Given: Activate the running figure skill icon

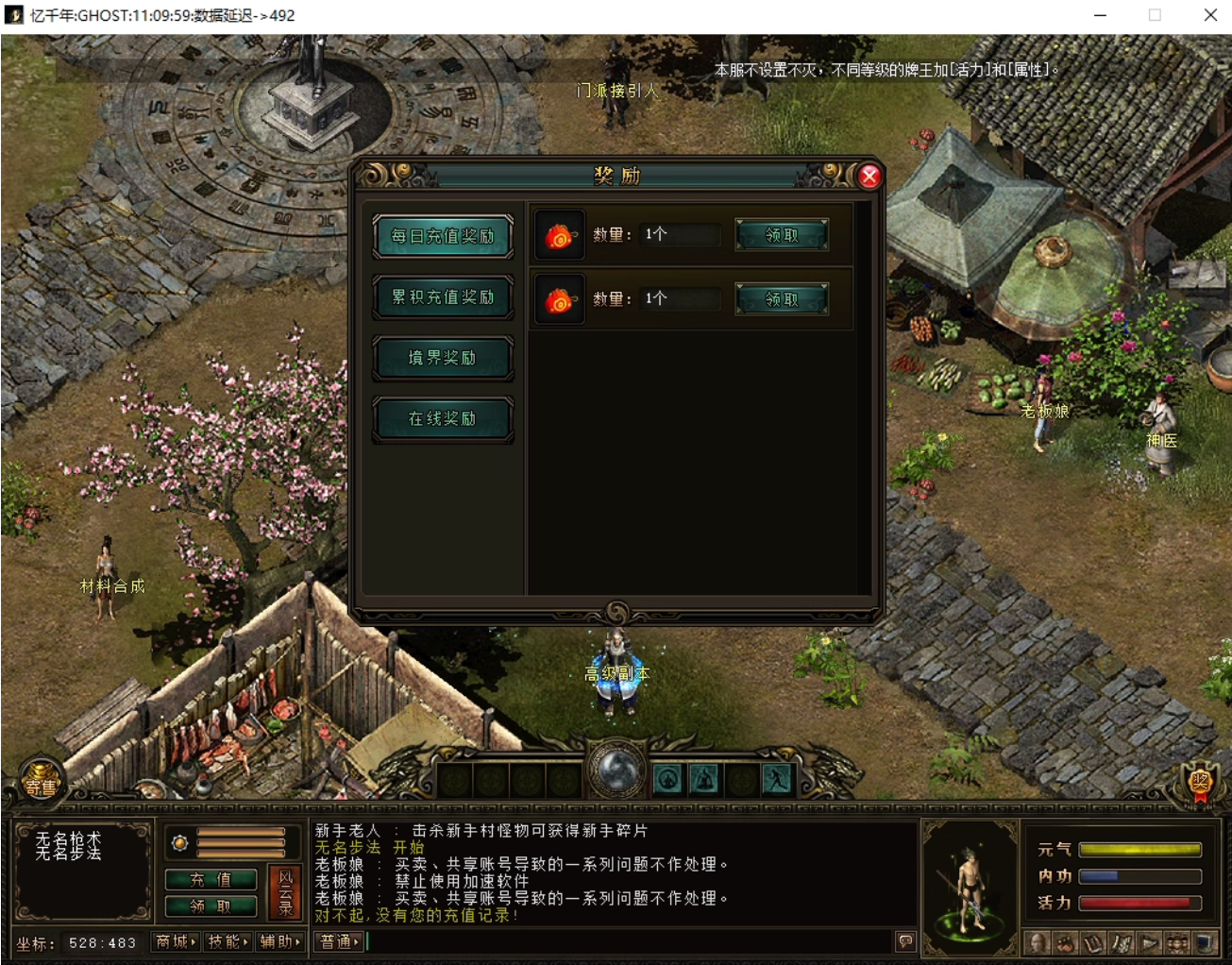Looking at the screenshot, I should [x=777, y=780].
